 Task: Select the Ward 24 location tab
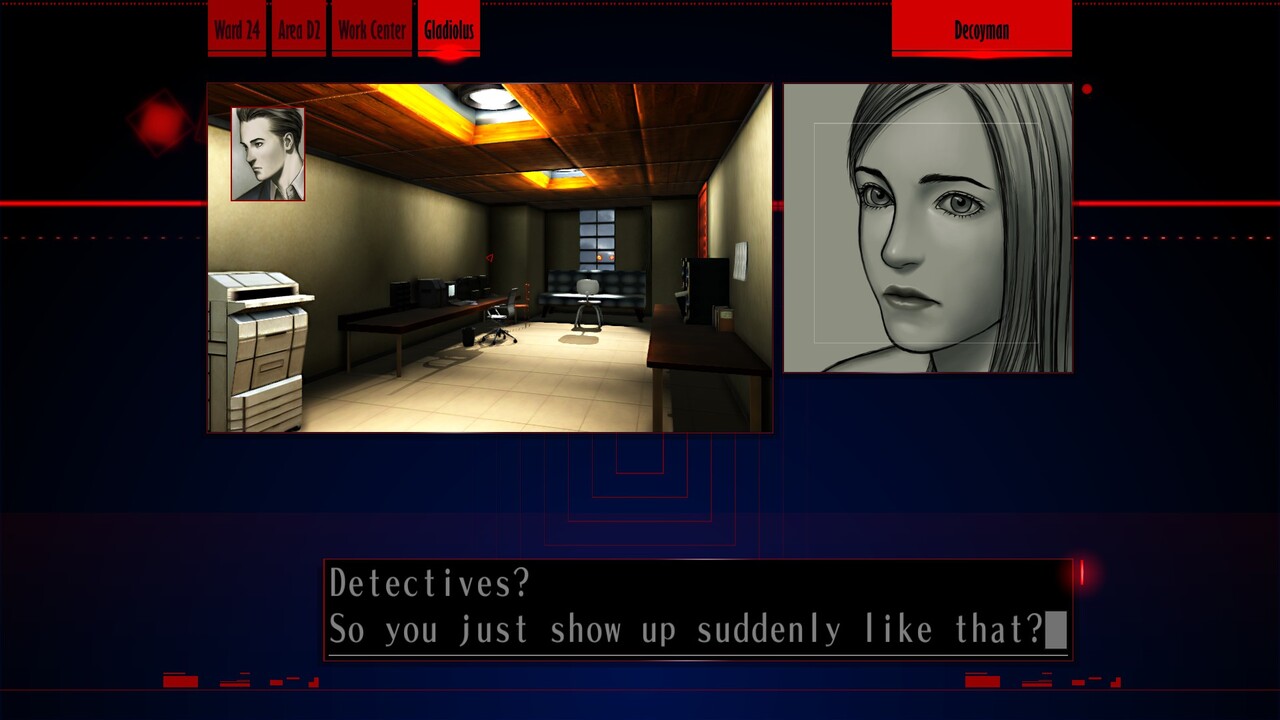237,29
